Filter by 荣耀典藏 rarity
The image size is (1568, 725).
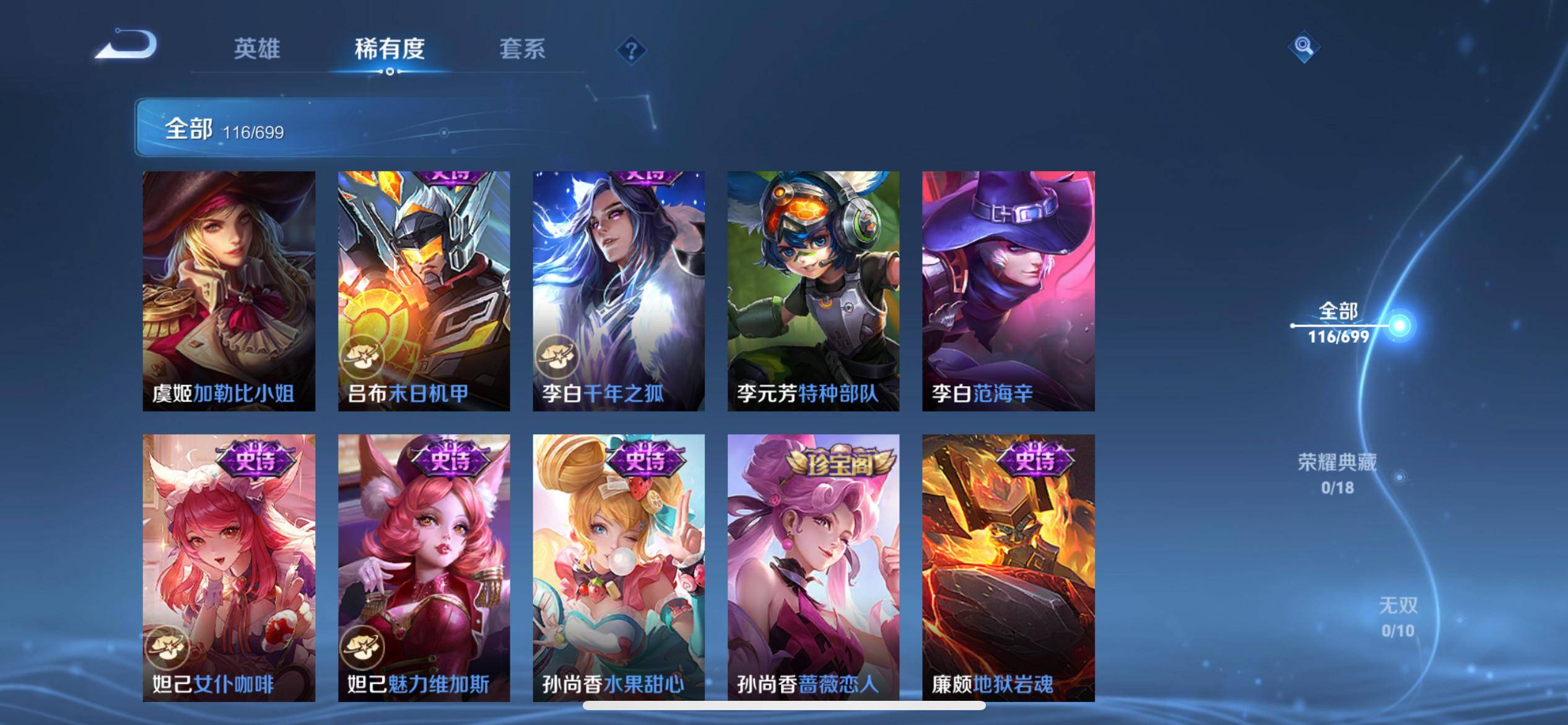click(1338, 474)
